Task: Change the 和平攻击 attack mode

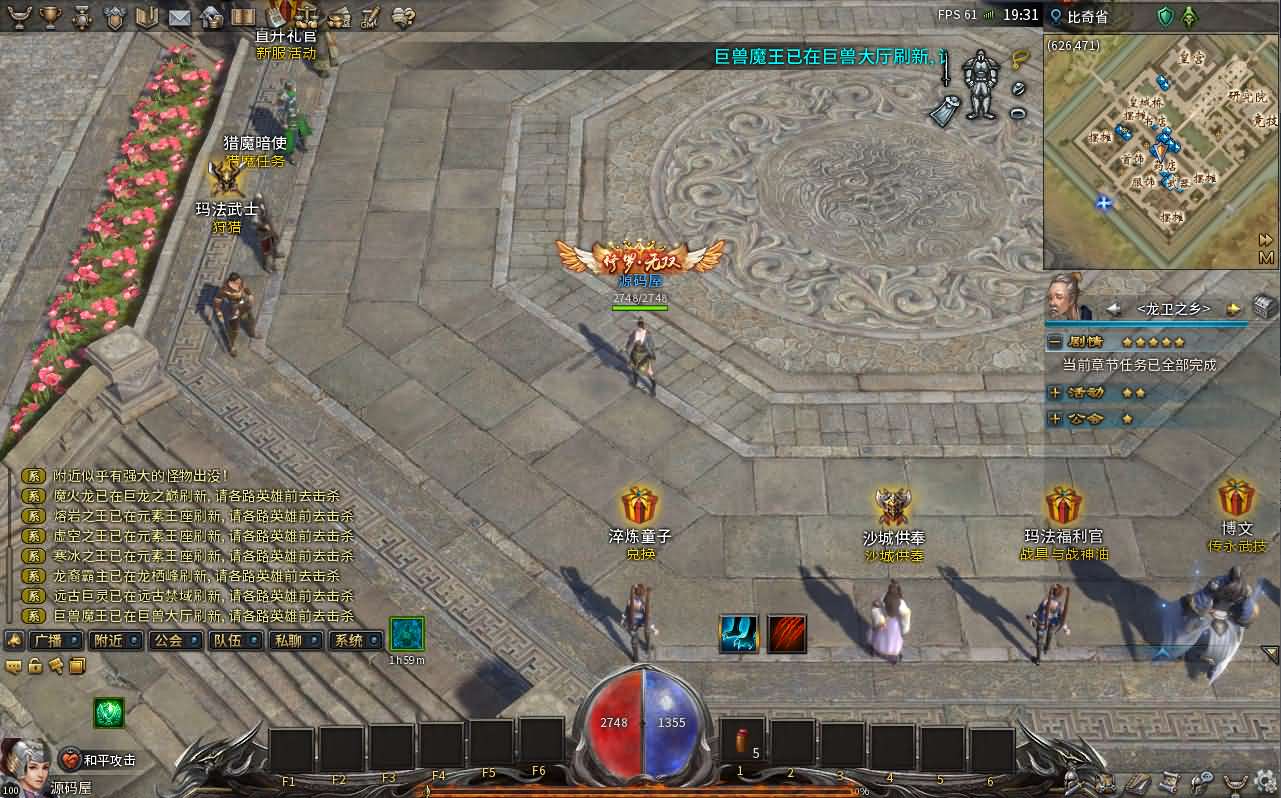Action: 98,760
